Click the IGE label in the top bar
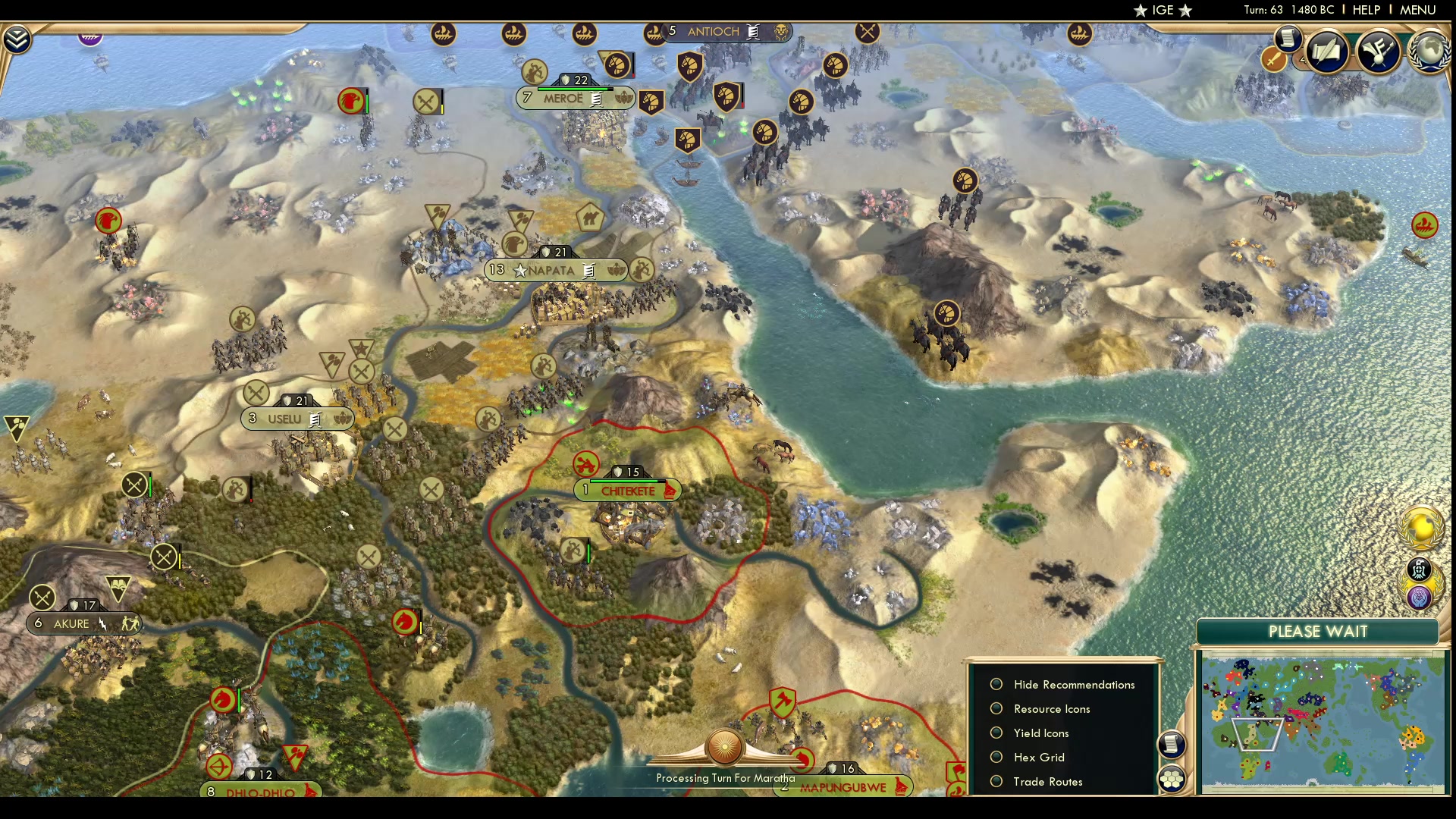1456x819 pixels. coord(1163,10)
